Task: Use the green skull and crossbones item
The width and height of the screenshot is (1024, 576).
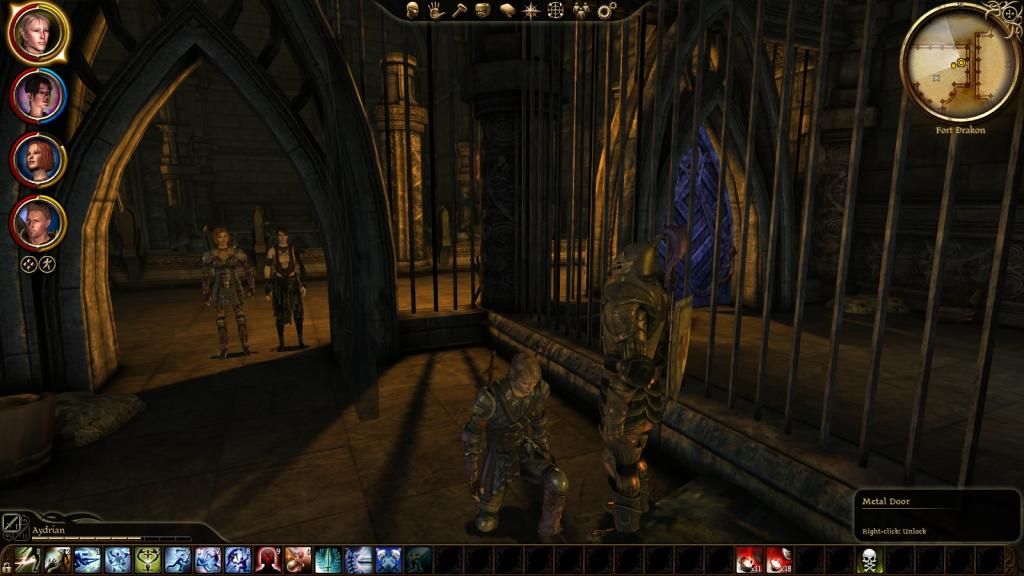Action: 870,560
